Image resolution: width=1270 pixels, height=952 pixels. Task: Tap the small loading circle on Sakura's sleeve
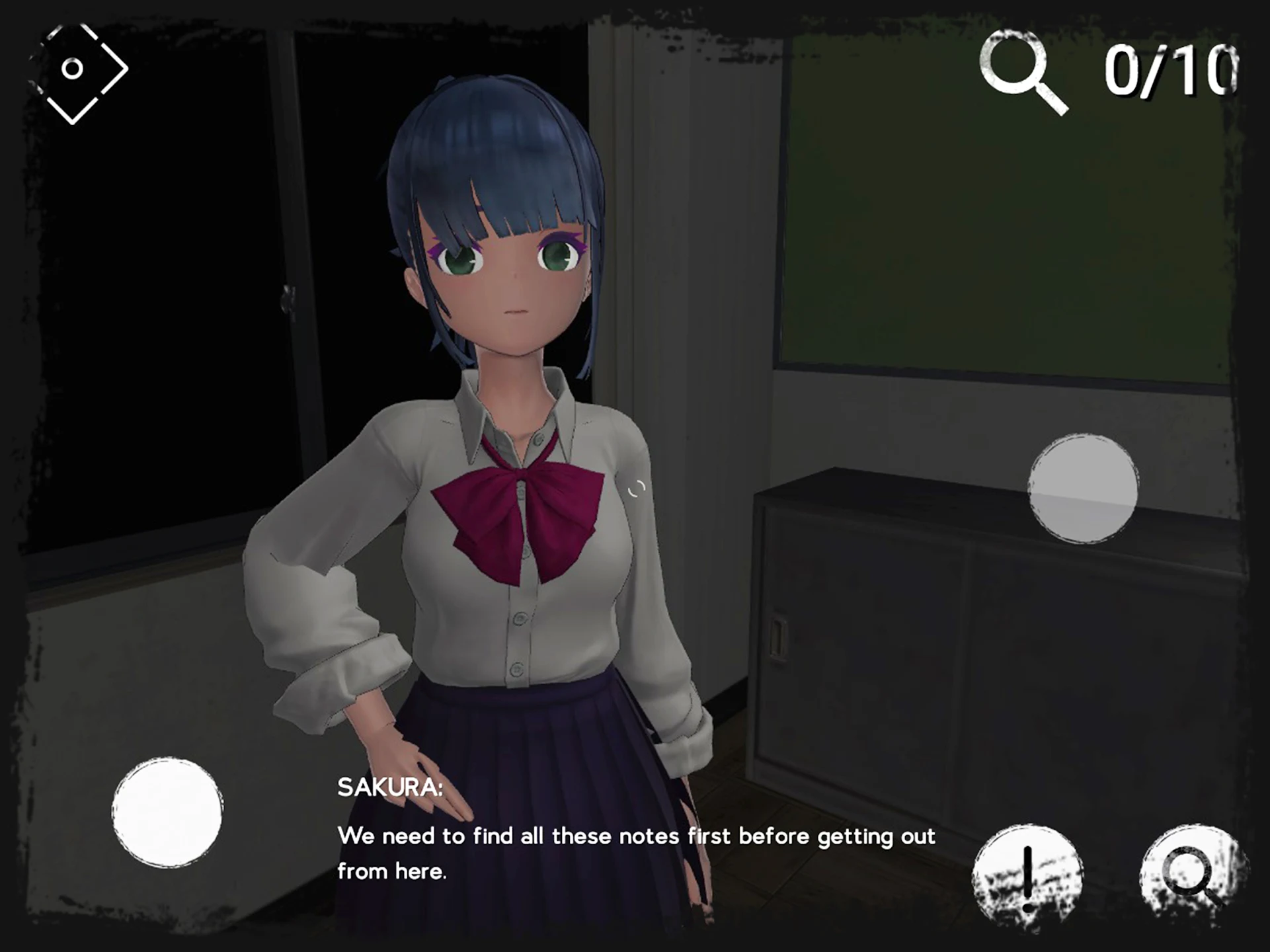coord(637,489)
